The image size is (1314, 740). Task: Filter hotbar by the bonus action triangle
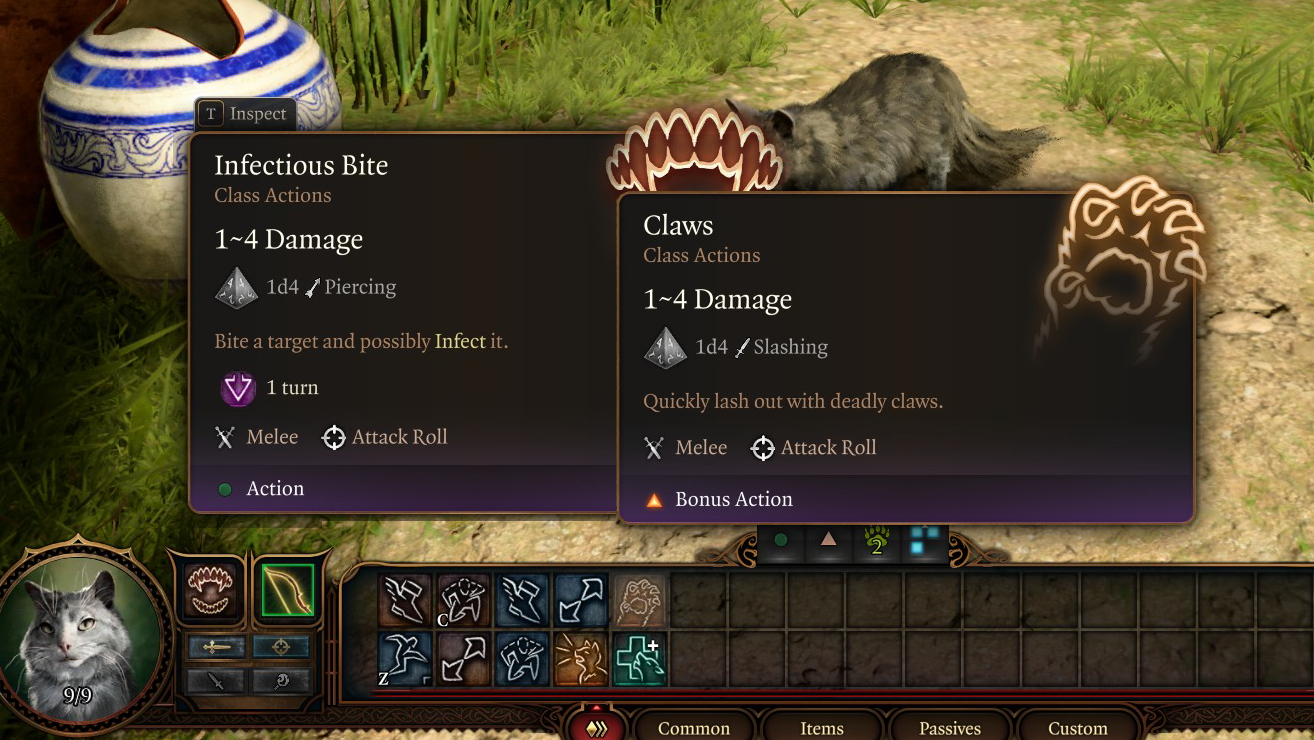pyautogui.click(x=828, y=540)
